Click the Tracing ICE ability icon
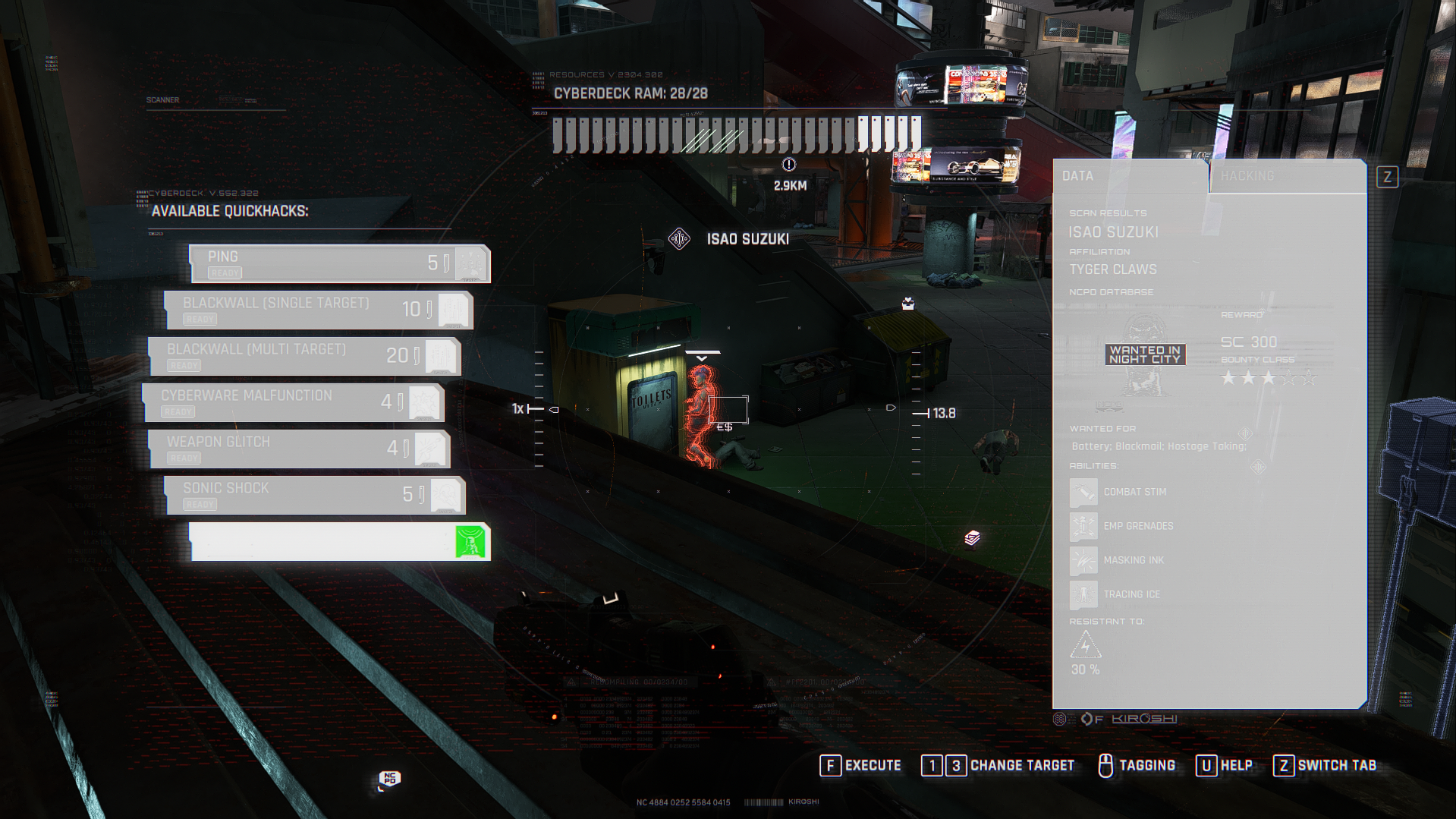Screen dimensions: 1456x819 tap(1083, 595)
